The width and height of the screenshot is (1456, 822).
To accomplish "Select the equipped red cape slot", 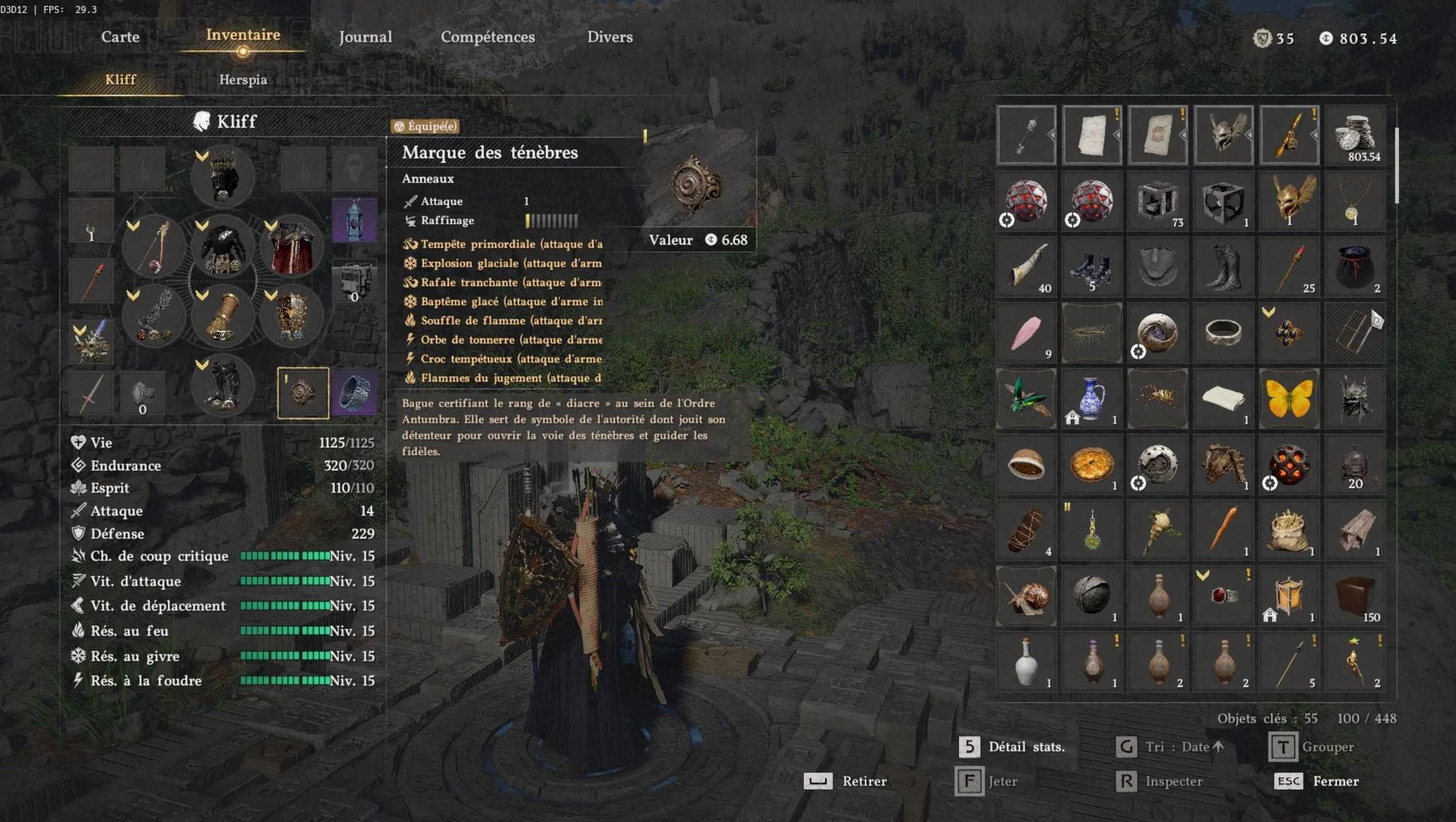I will 292,248.
